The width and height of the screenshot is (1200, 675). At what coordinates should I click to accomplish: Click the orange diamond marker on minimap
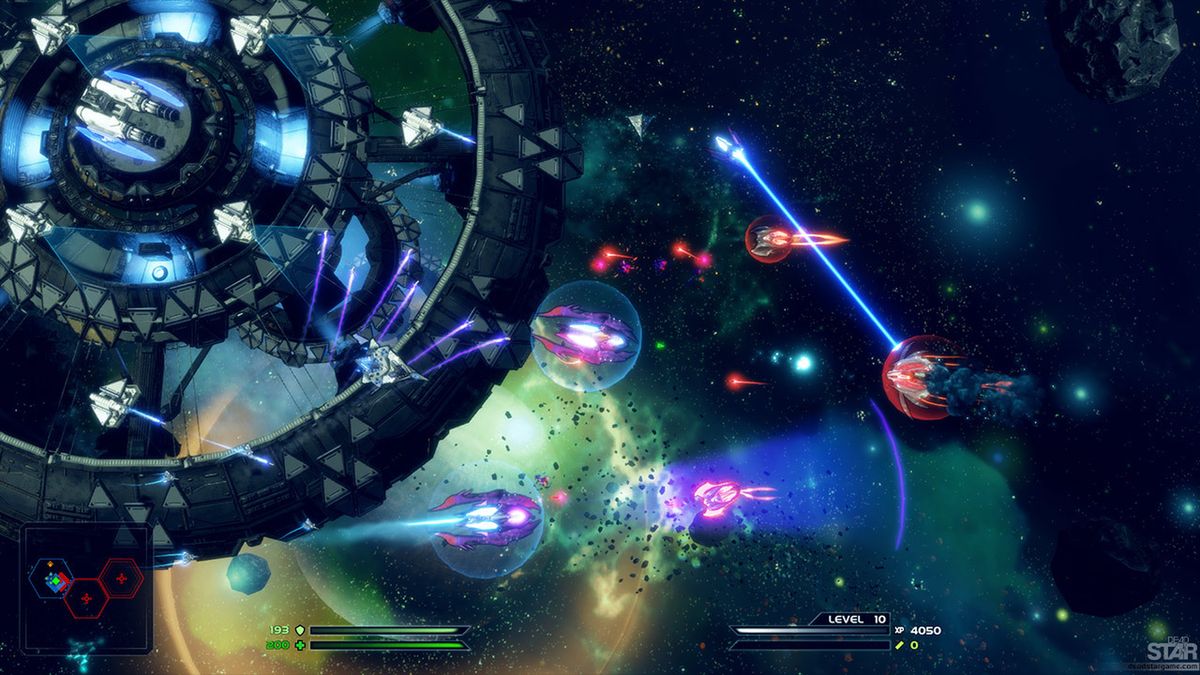coord(49,565)
